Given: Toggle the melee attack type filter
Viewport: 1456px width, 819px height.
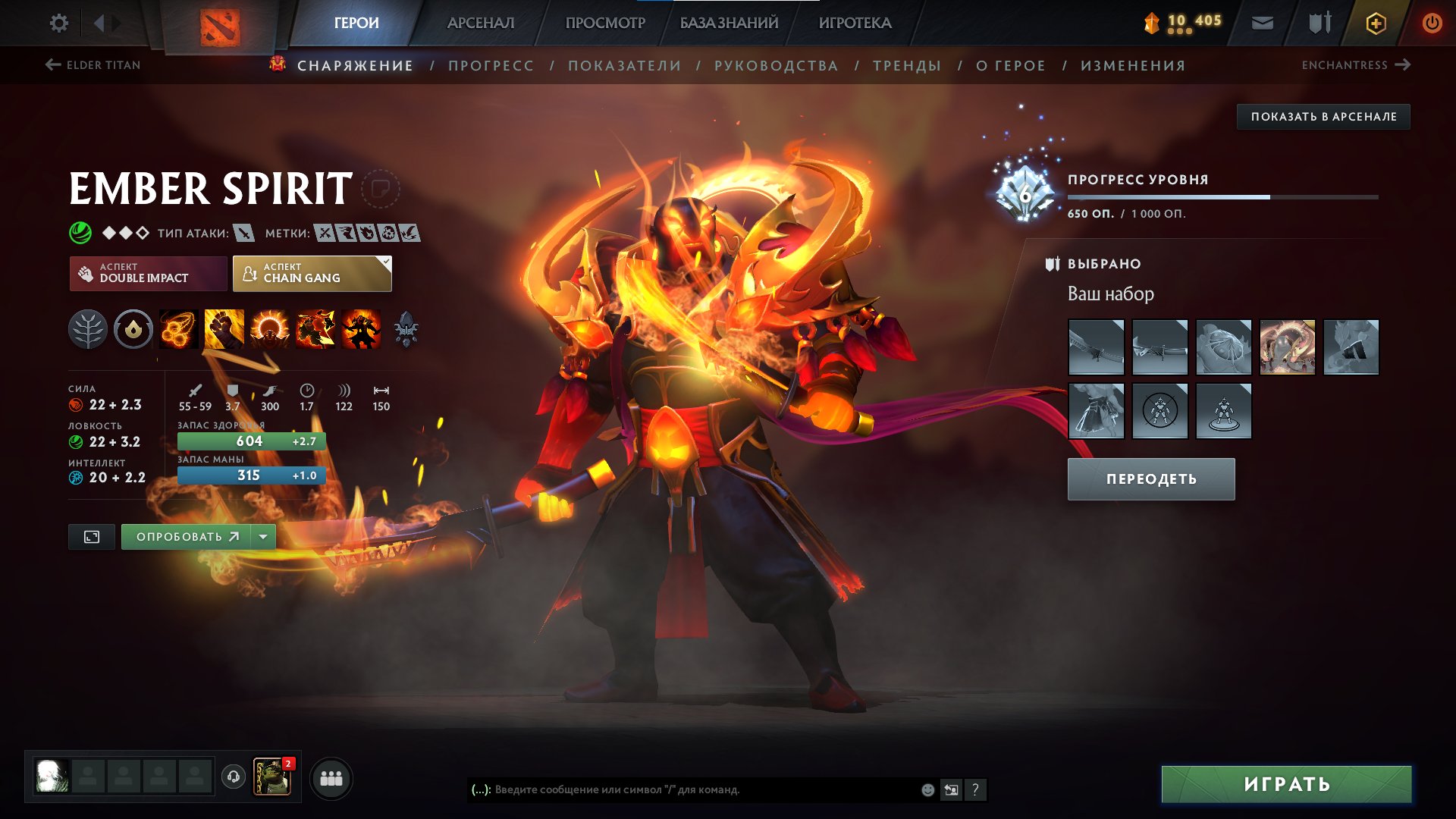Looking at the screenshot, I should [x=244, y=234].
